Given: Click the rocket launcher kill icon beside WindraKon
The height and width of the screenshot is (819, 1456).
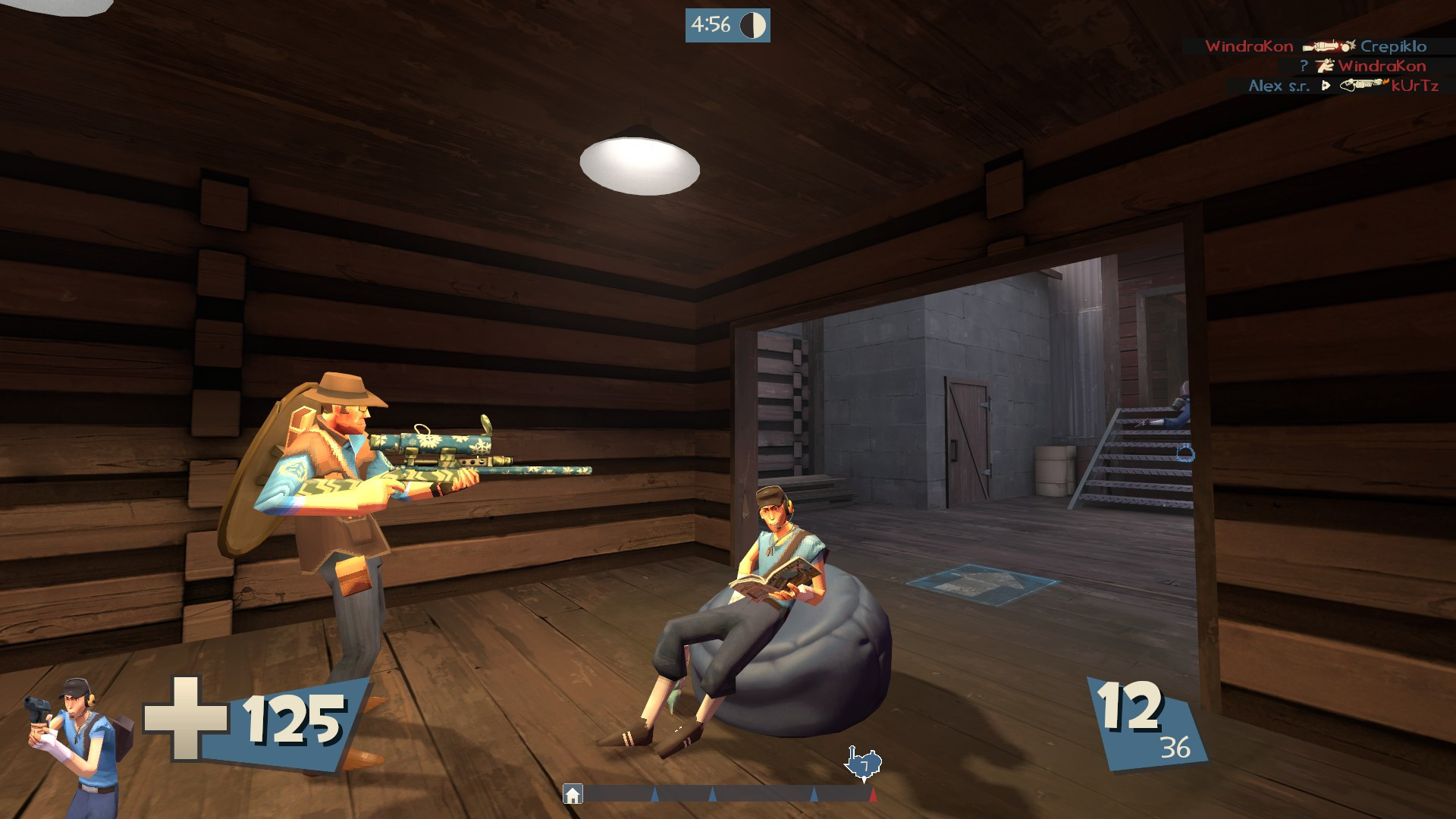Looking at the screenshot, I should tap(1324, 47).
